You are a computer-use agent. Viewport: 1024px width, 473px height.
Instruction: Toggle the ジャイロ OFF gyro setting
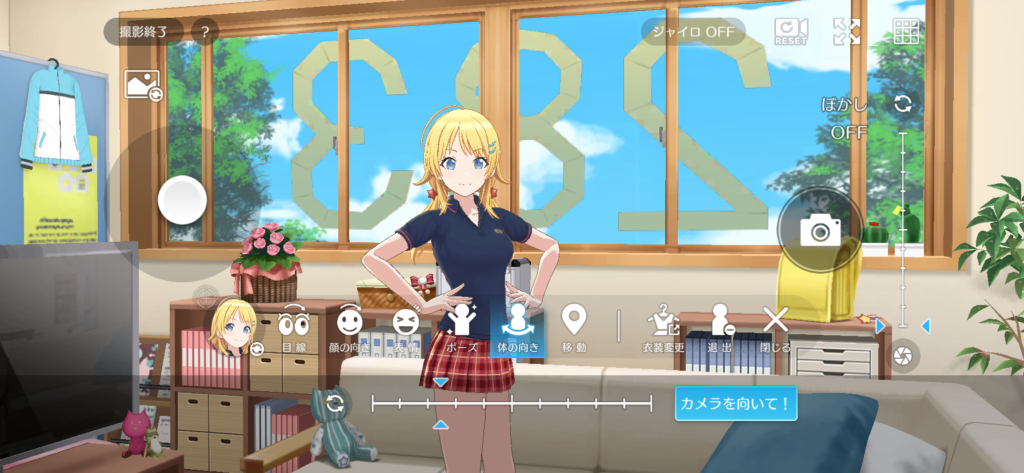693,31
